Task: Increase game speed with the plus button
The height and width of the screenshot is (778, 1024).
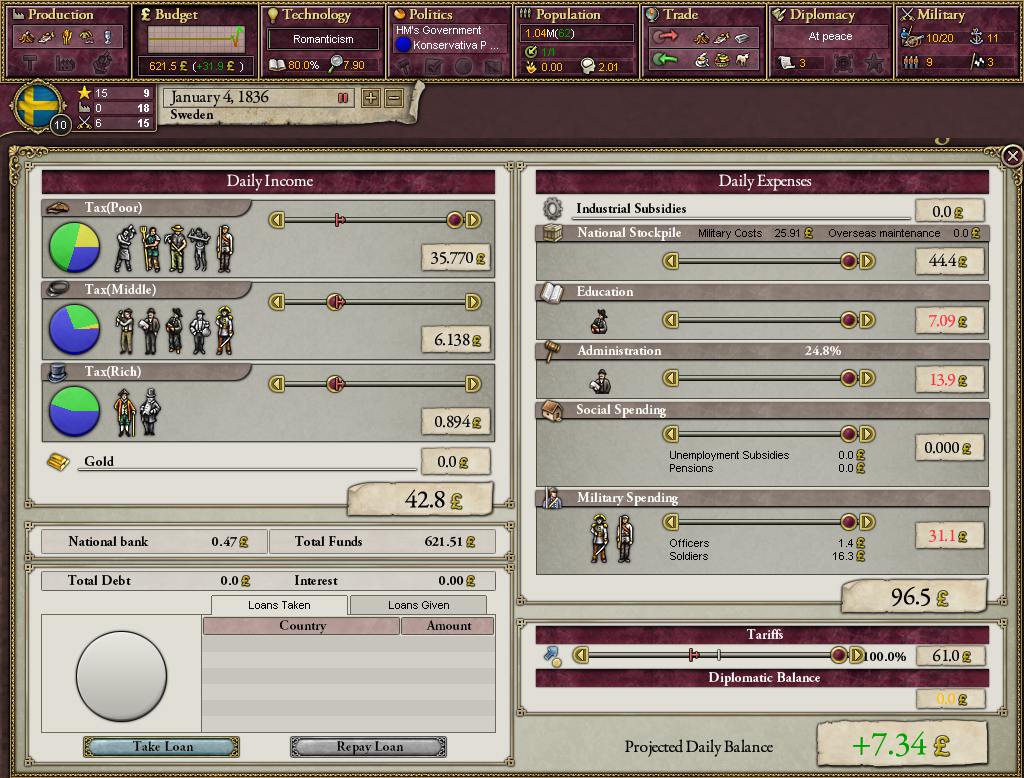Action: point(371,98)
